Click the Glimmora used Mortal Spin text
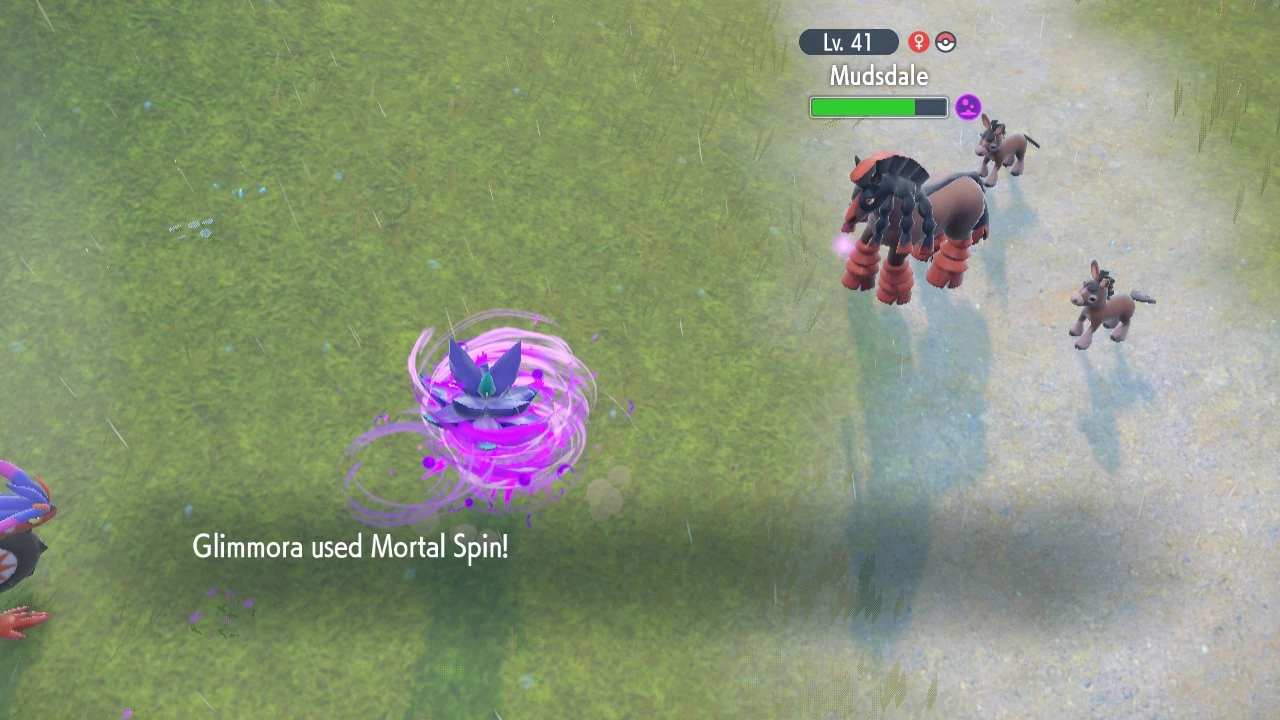Image resolution: width=1280 pixels, height=720 pixels. [350, 547]
